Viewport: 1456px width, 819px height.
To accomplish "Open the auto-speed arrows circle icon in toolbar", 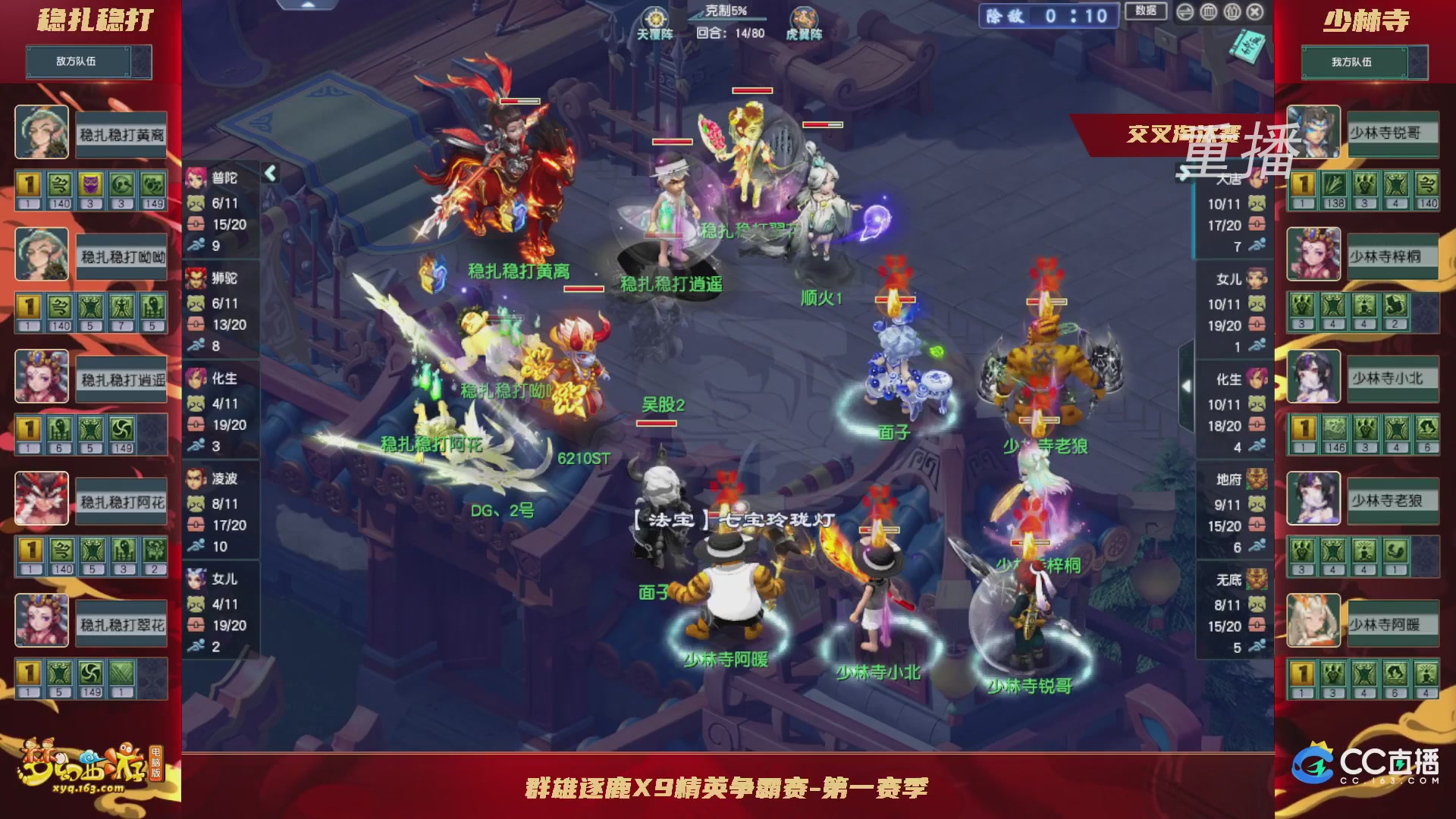I will coord(1185,11).
